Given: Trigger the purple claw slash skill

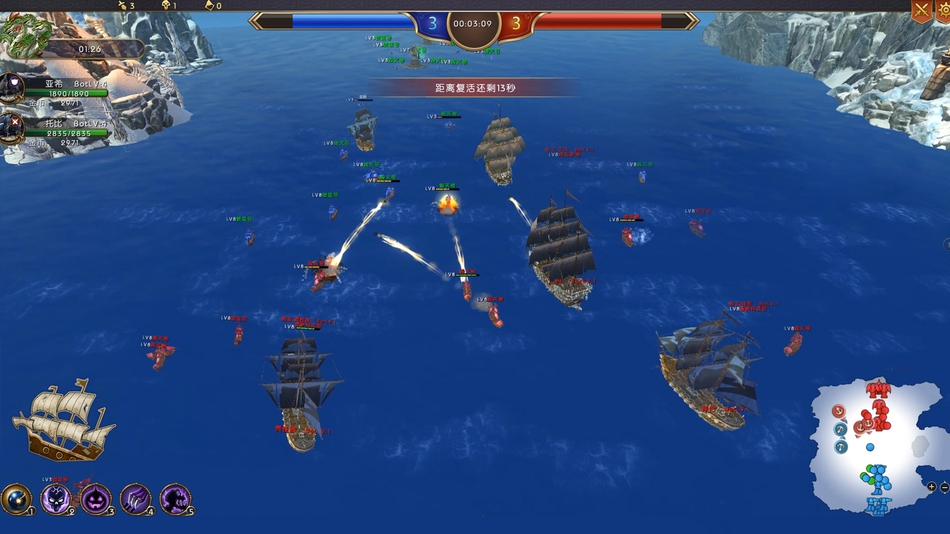Looking at the screenshot, I should point(136,497).
